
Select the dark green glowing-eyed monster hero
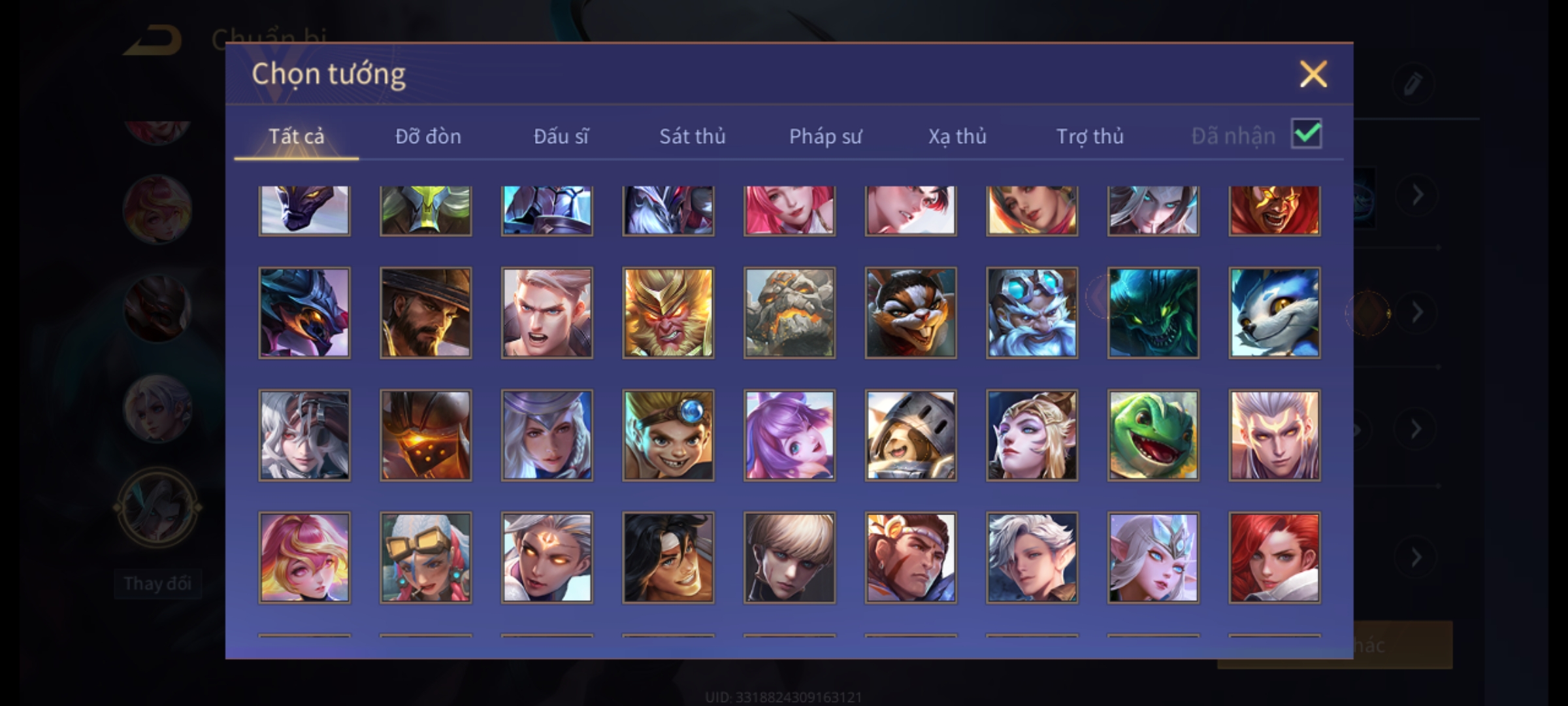coord(1153,312)
